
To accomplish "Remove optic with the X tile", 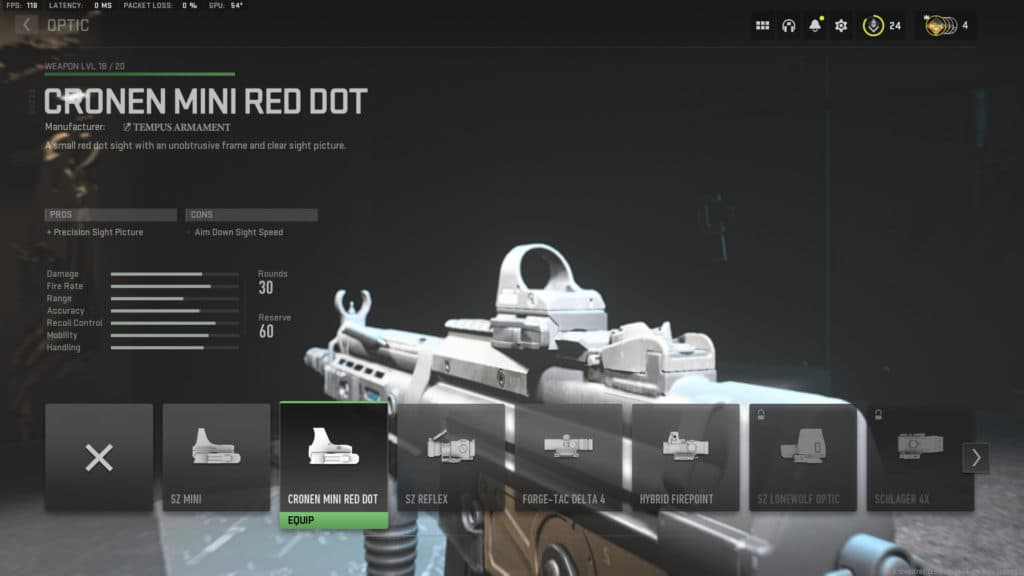I will [x=99, y=458].
